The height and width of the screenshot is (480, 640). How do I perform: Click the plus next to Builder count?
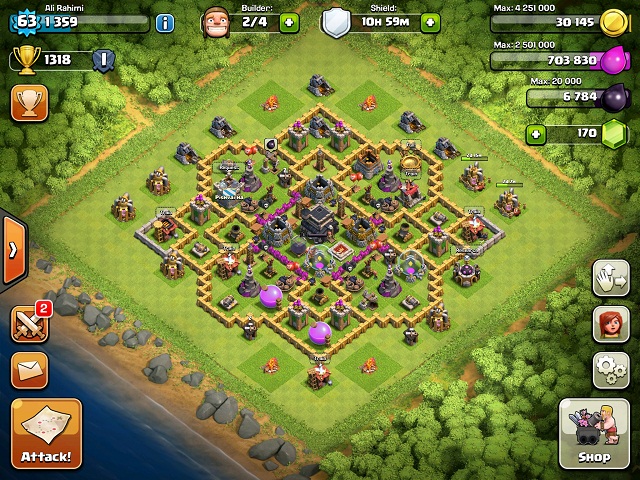tap(289, 22)
